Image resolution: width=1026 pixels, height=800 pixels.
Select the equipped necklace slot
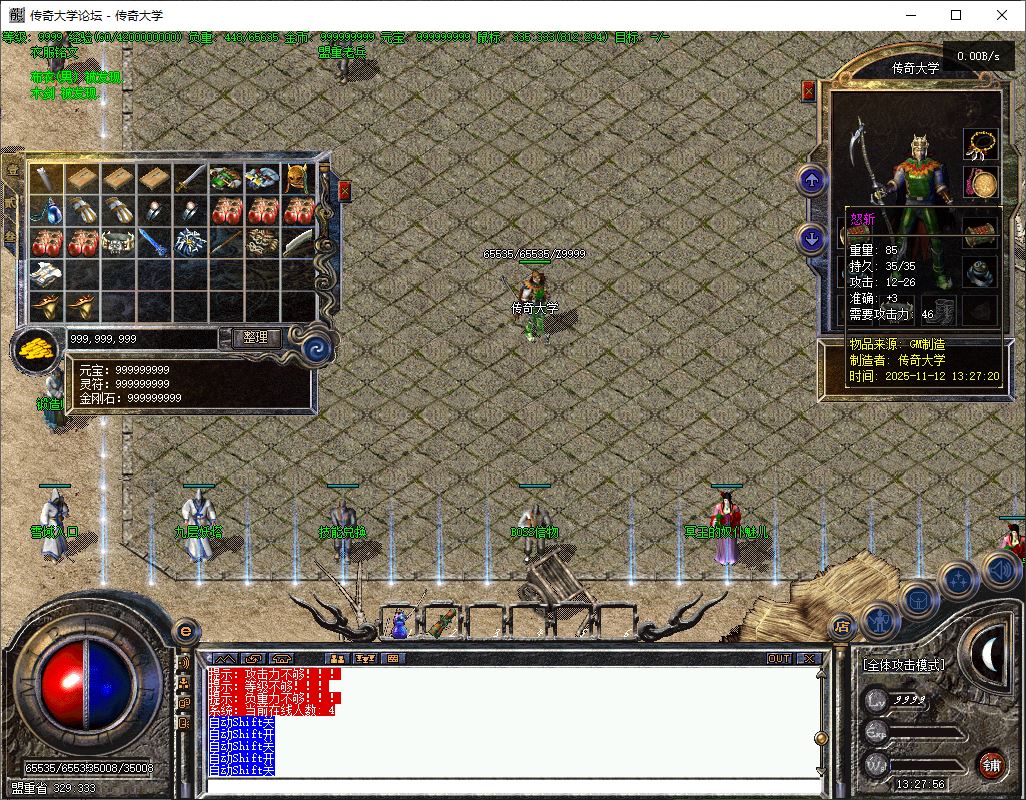click(980, 144)
